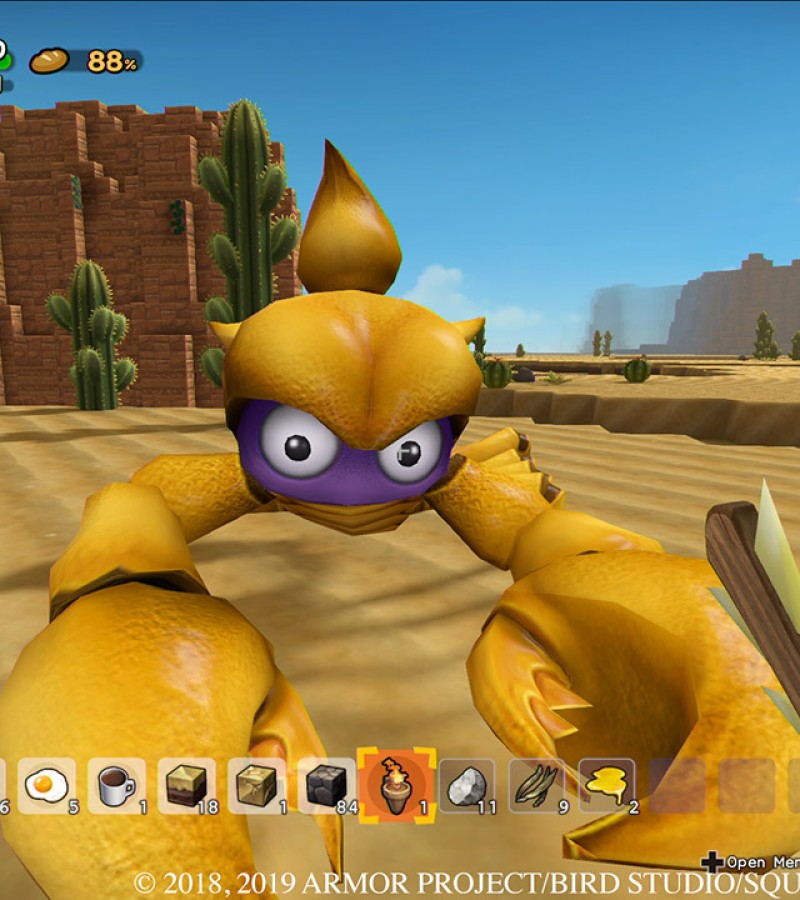Select the fried egg hotbar slot
The image size is (800, 900).
click(46, 785)
